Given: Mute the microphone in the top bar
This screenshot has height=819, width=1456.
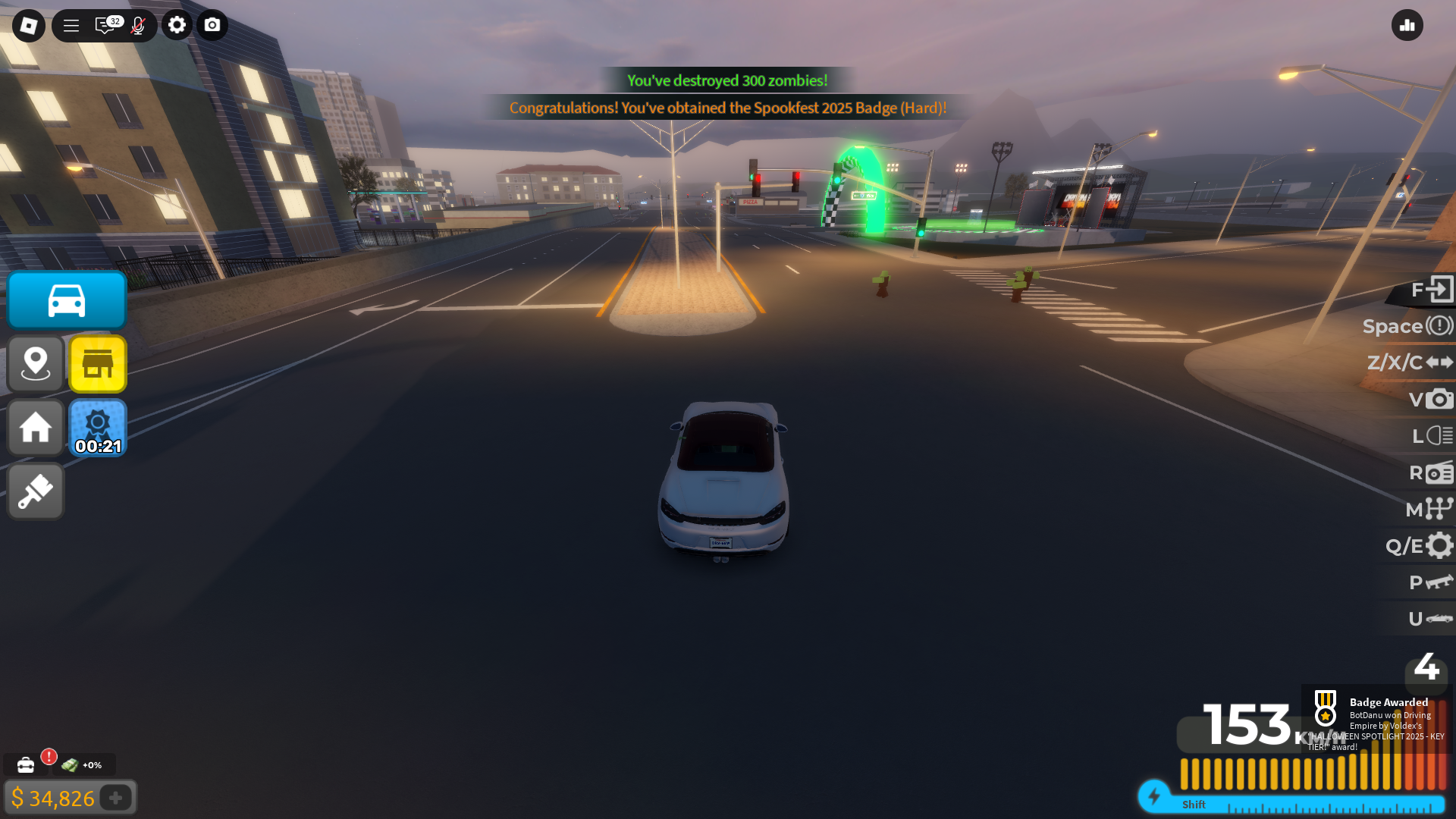Looking at the screenshot, I should click(137, 25).
